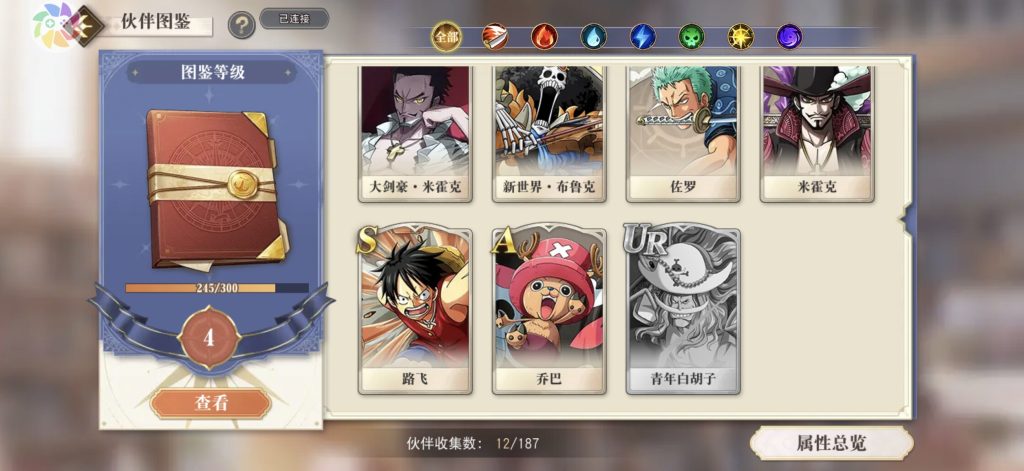Filter partners by the yellow starburst element
This screenshot has width=1024, height=471.
pos(740,37)
